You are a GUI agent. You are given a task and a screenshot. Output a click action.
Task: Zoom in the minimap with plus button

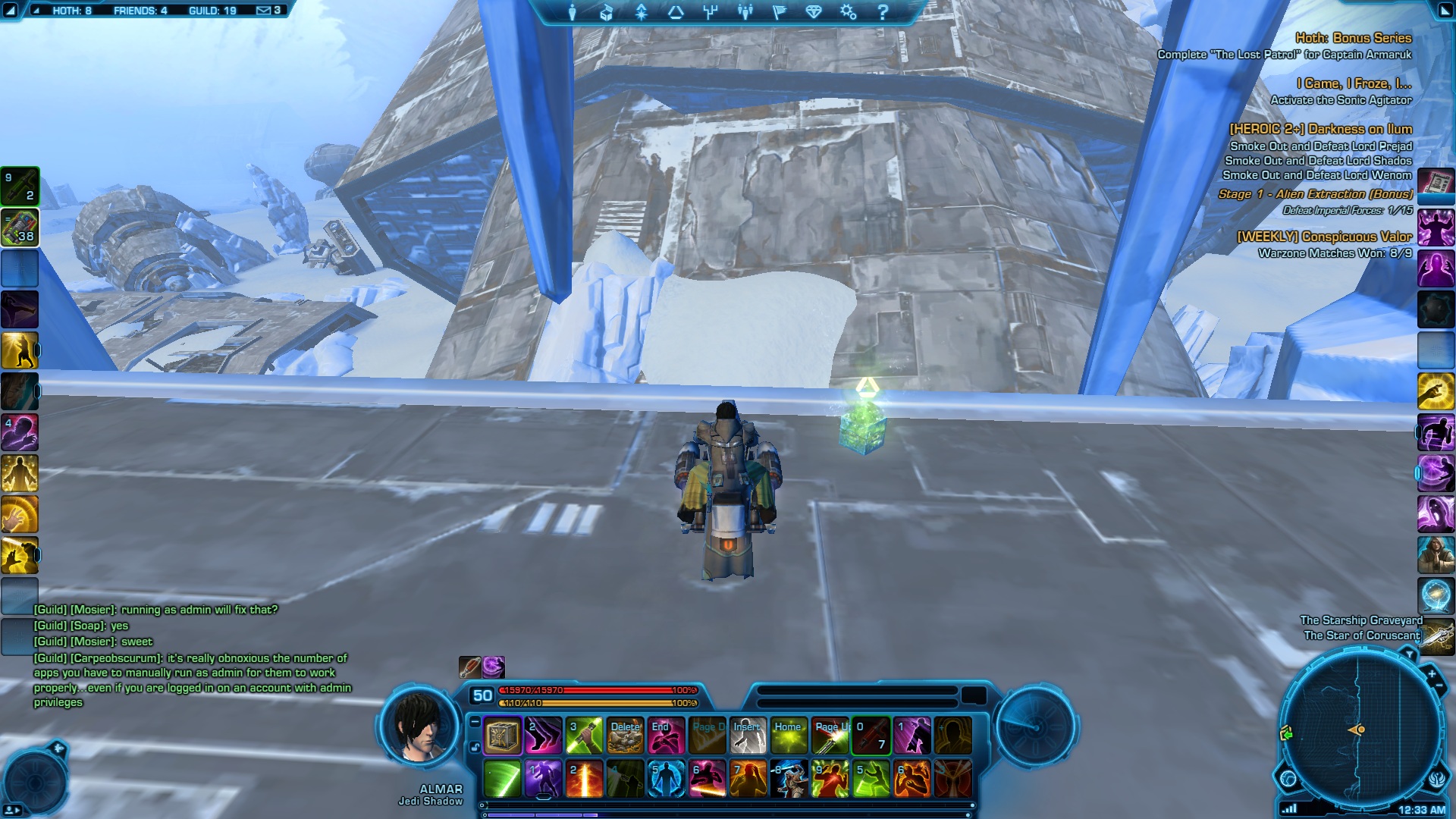click(1432, 673)
